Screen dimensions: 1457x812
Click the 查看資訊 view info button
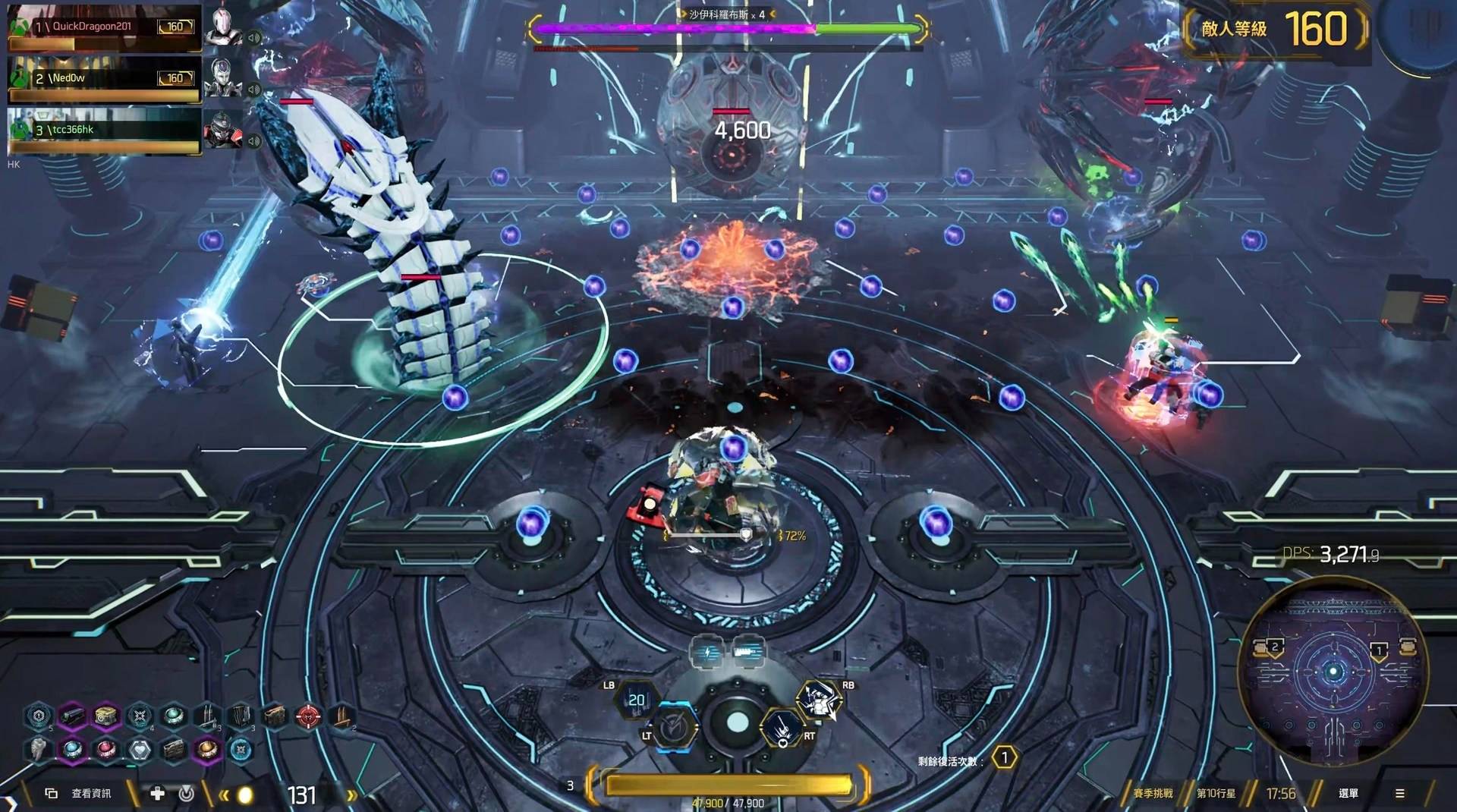[x=91, y=793]
